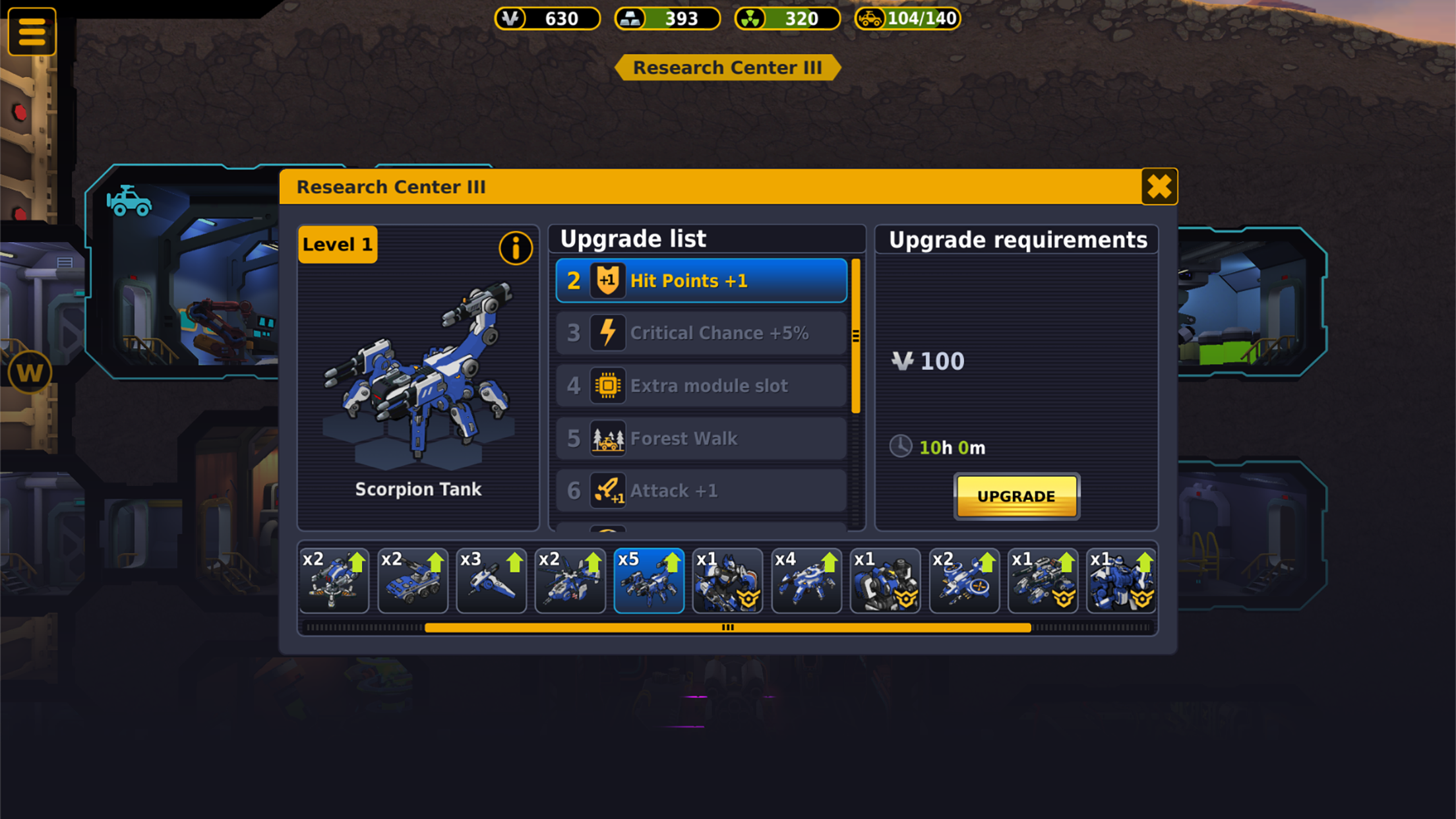Screen dimensions: 1456x819
Task: Select the Hit Points +1 upgrade
Action: (x=700, y=280)
